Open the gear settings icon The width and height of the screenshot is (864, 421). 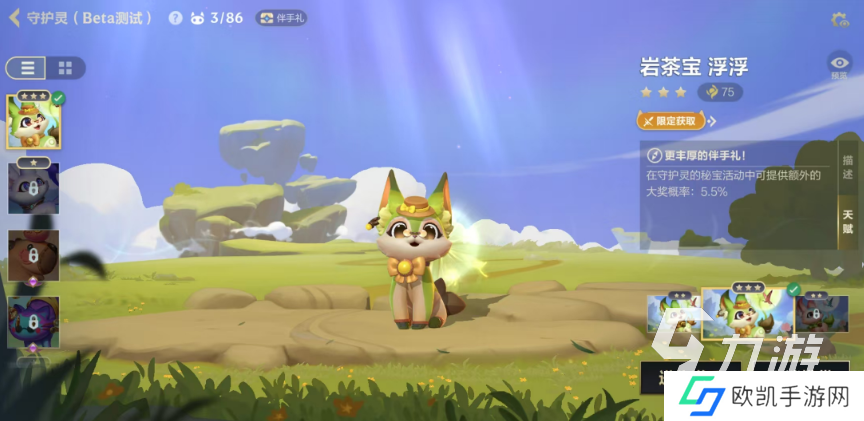[x=839, y=19]
